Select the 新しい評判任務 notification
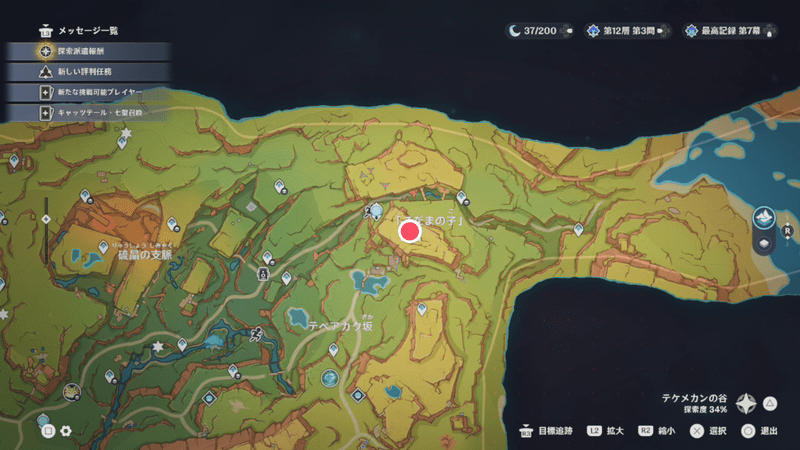The image size is (800, 450). [x=88, y=70]
